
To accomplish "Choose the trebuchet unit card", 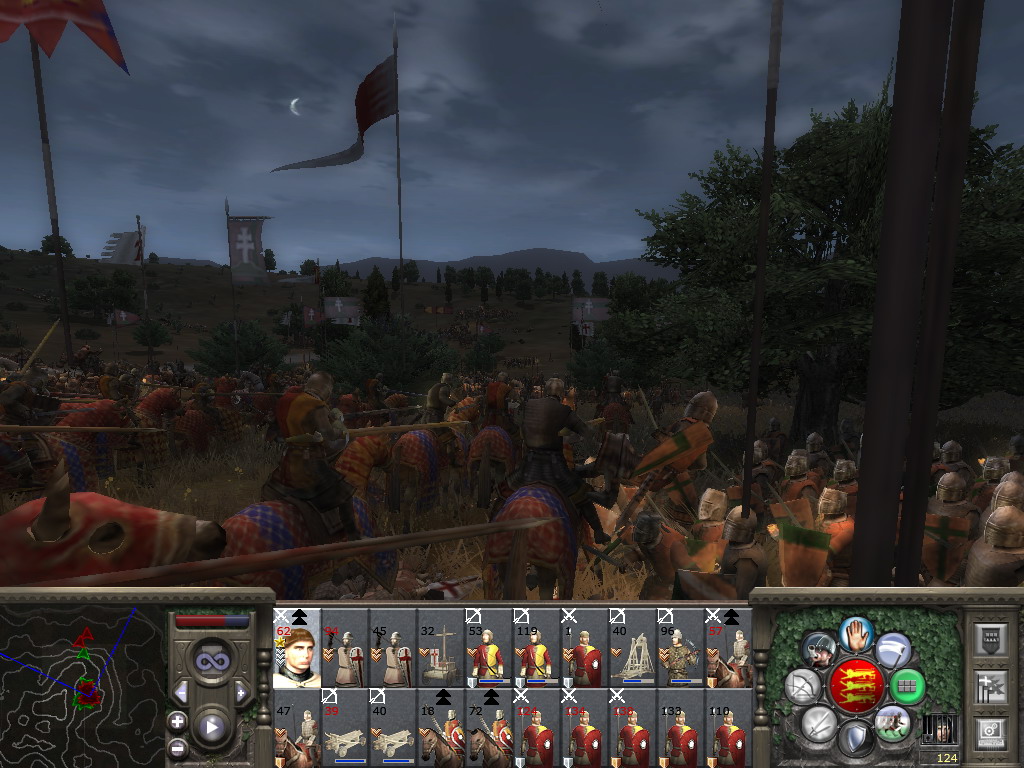I will click(x=632, y=648).
